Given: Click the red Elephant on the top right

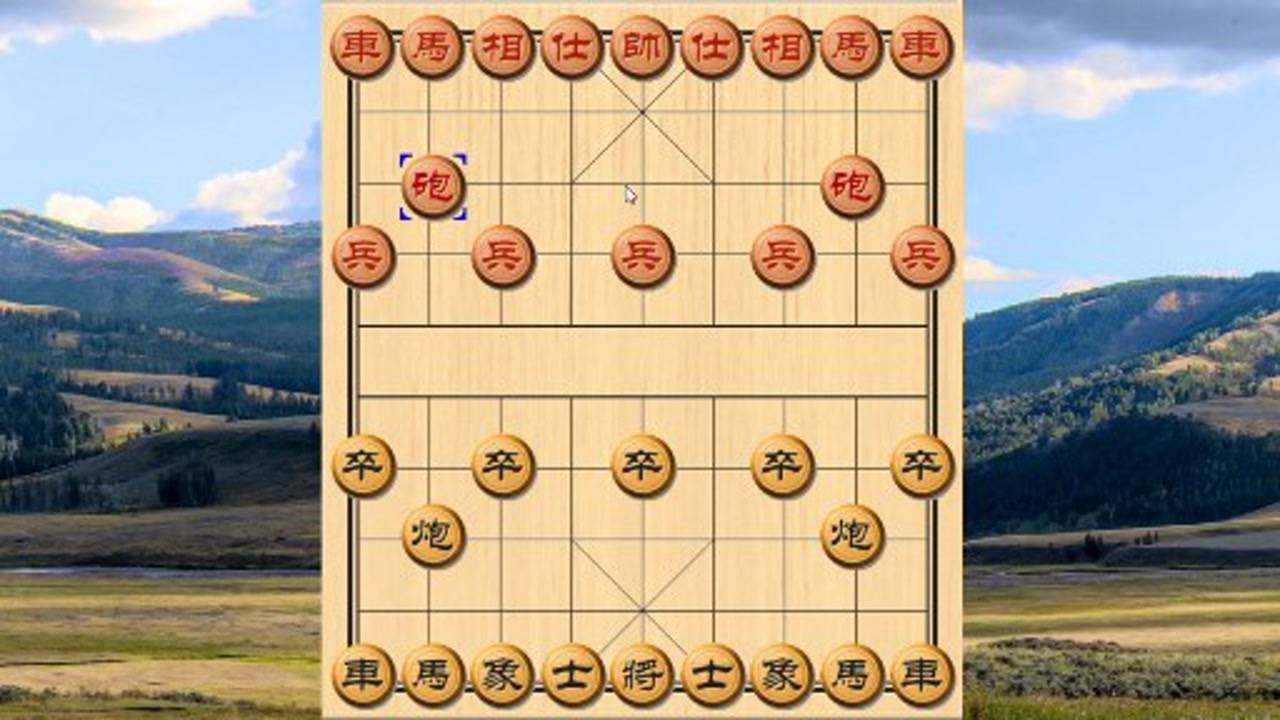Looking at the screenshot, I should tap(784, 44).
